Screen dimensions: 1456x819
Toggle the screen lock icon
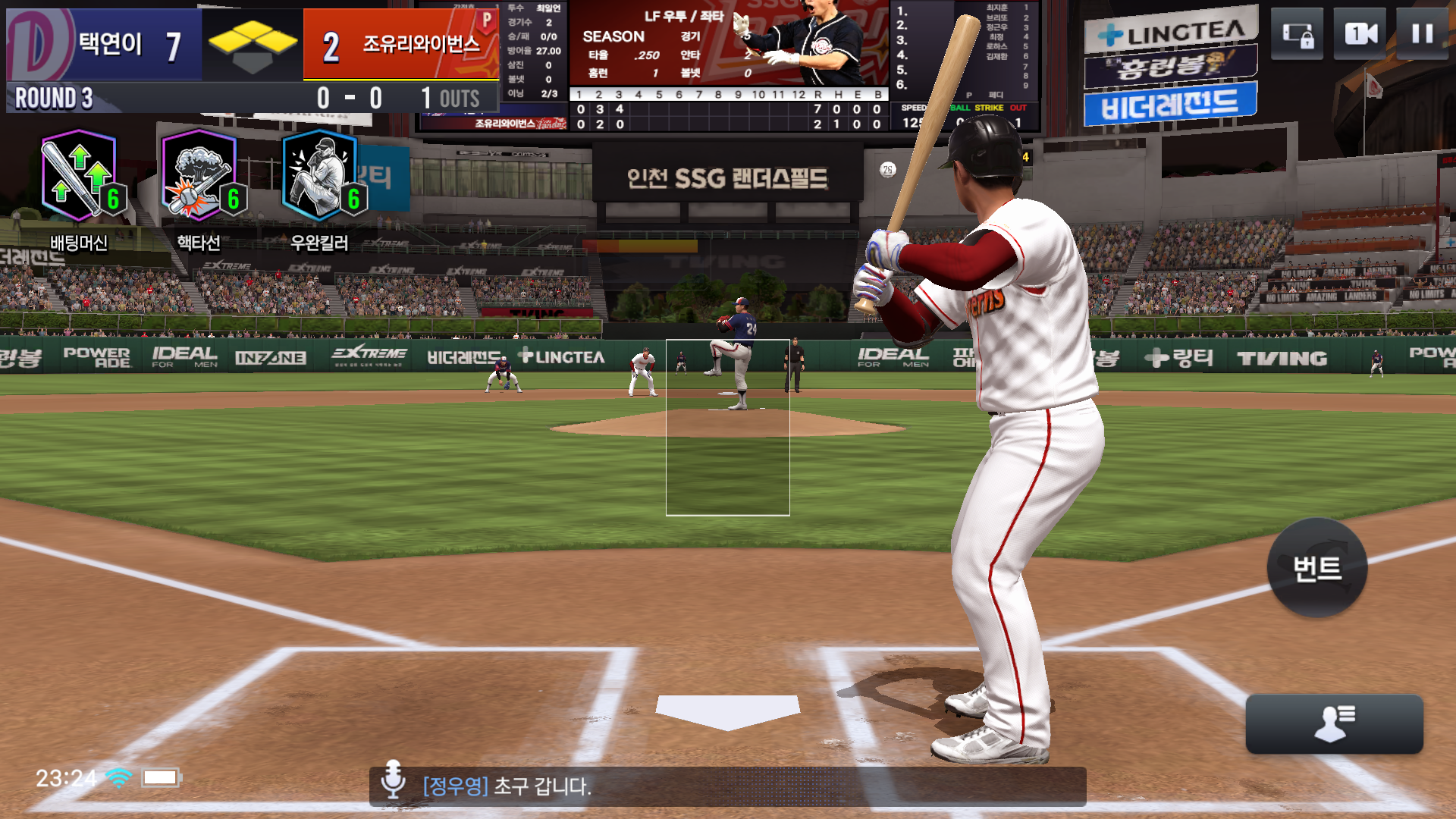(1297, 34)
